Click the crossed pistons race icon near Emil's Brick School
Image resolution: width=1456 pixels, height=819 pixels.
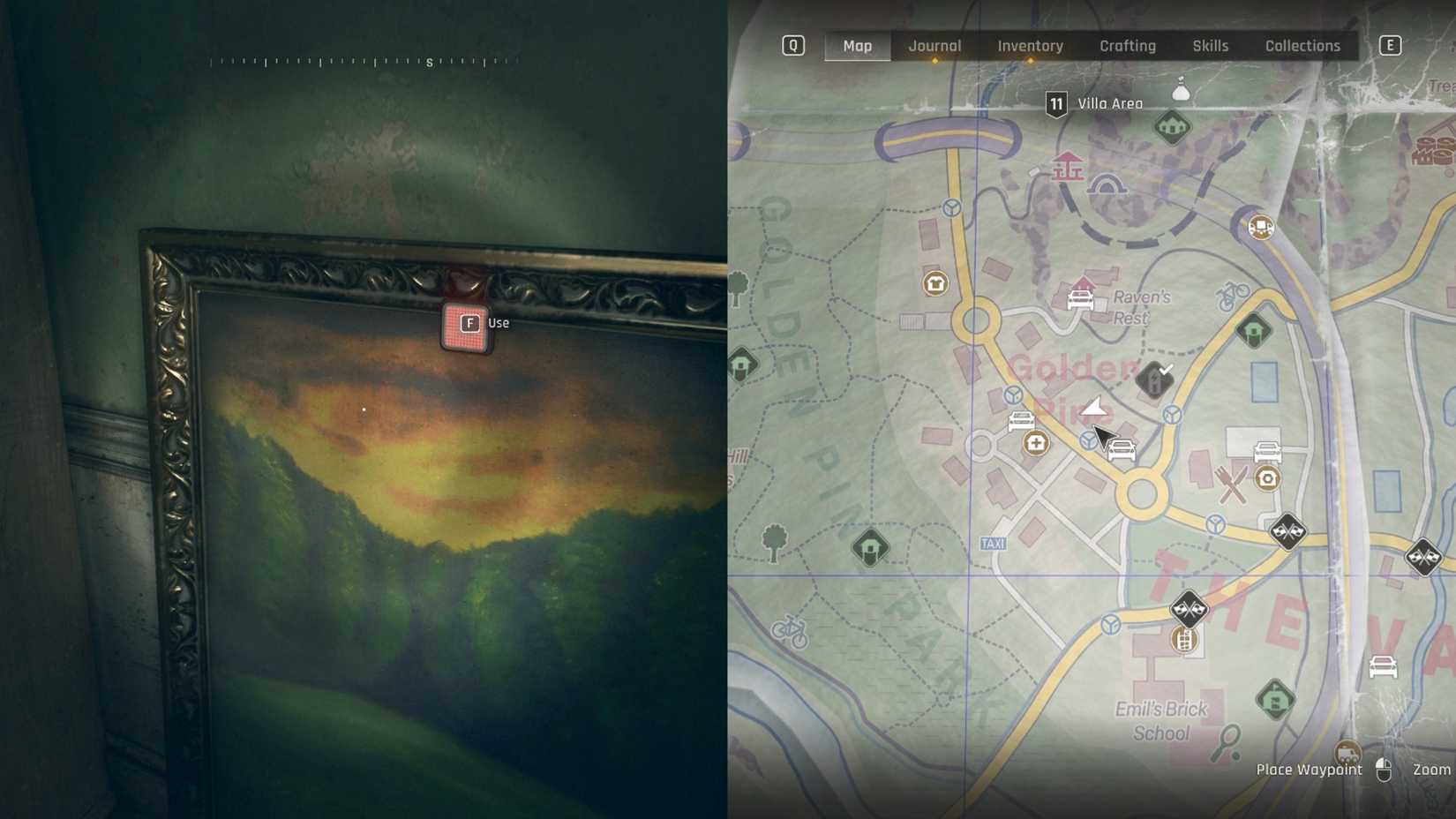pos(1190,609)
